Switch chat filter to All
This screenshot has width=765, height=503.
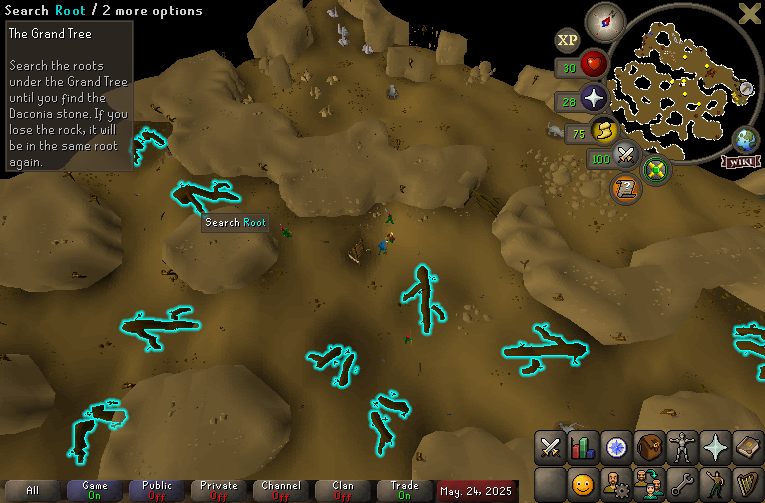click(33, 490)
